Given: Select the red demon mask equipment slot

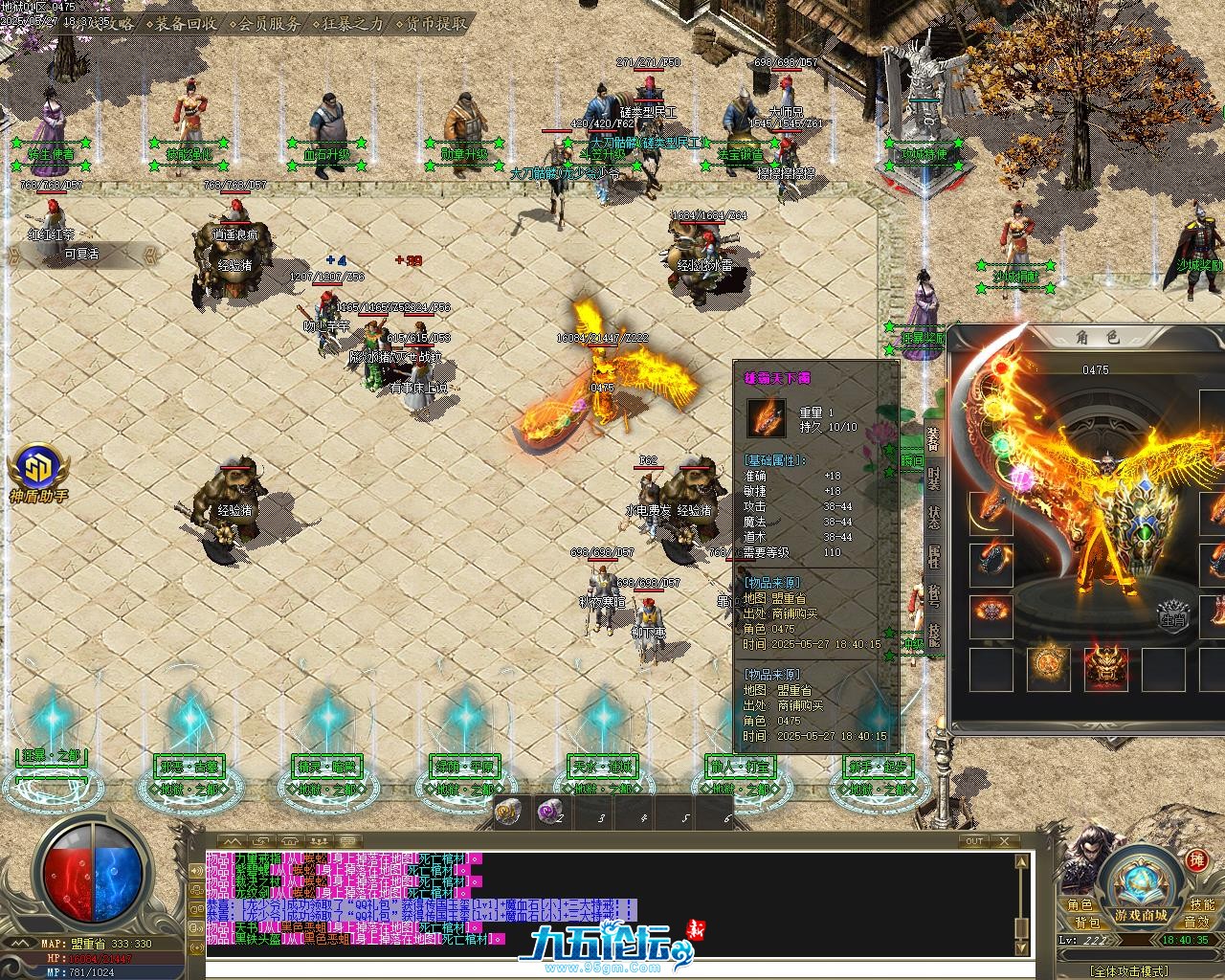Looking at the screenshot, I should point(1105,668).
